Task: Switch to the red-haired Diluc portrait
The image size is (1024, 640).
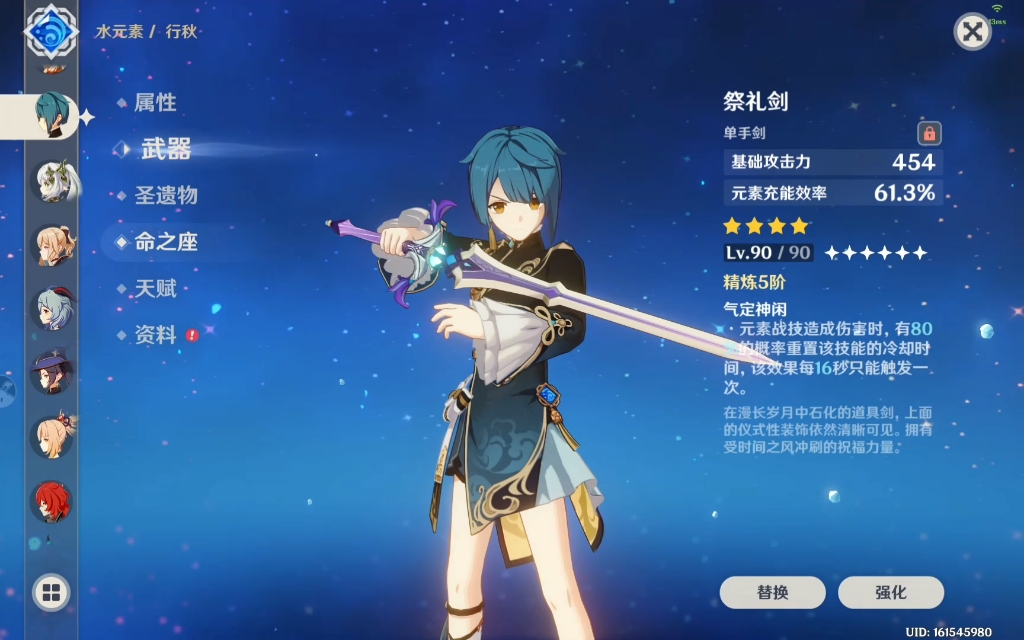Action: (x=51, y=501)
